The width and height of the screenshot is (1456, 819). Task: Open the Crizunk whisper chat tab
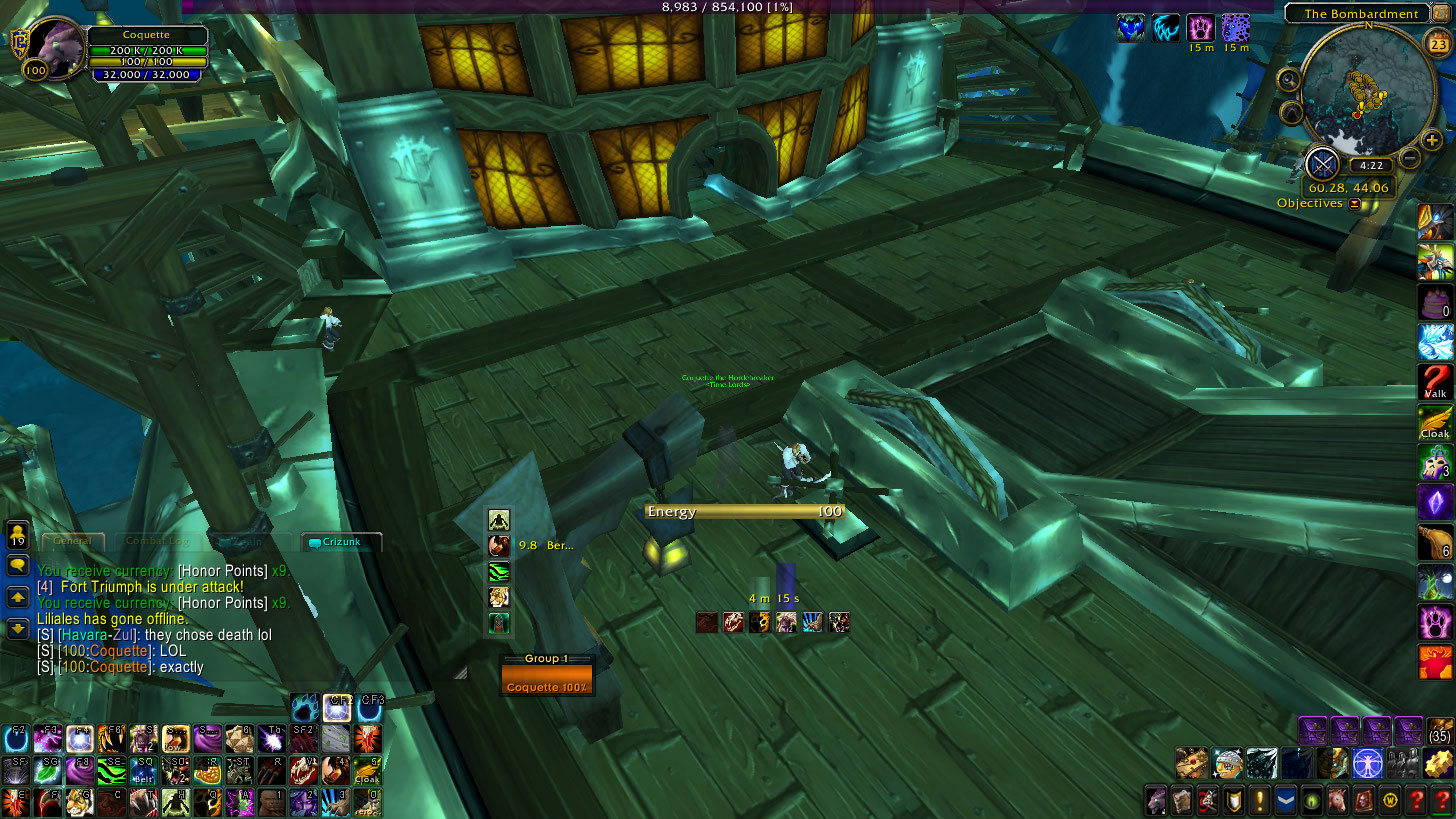[x=341, y=542]
